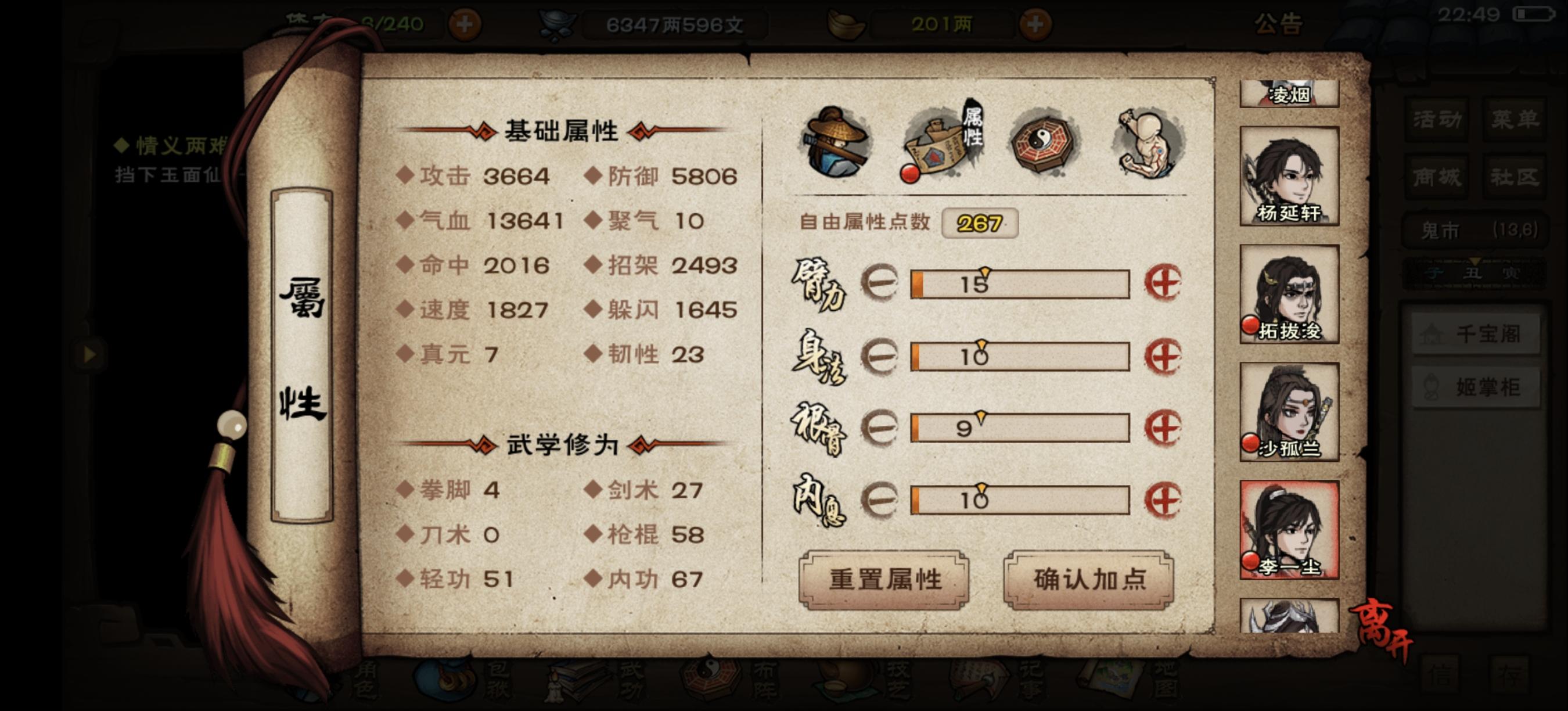The image size is (1568, 711).
Task: Click the plus beside 201两 ingots
Action: tap(1038, 26)
